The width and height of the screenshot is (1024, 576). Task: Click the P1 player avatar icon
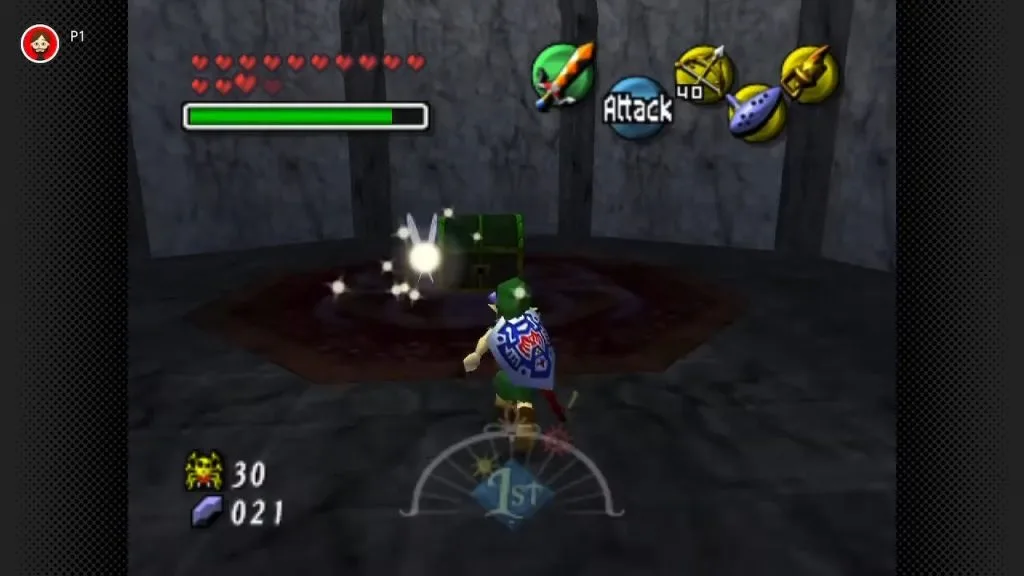tap(40, 43)
